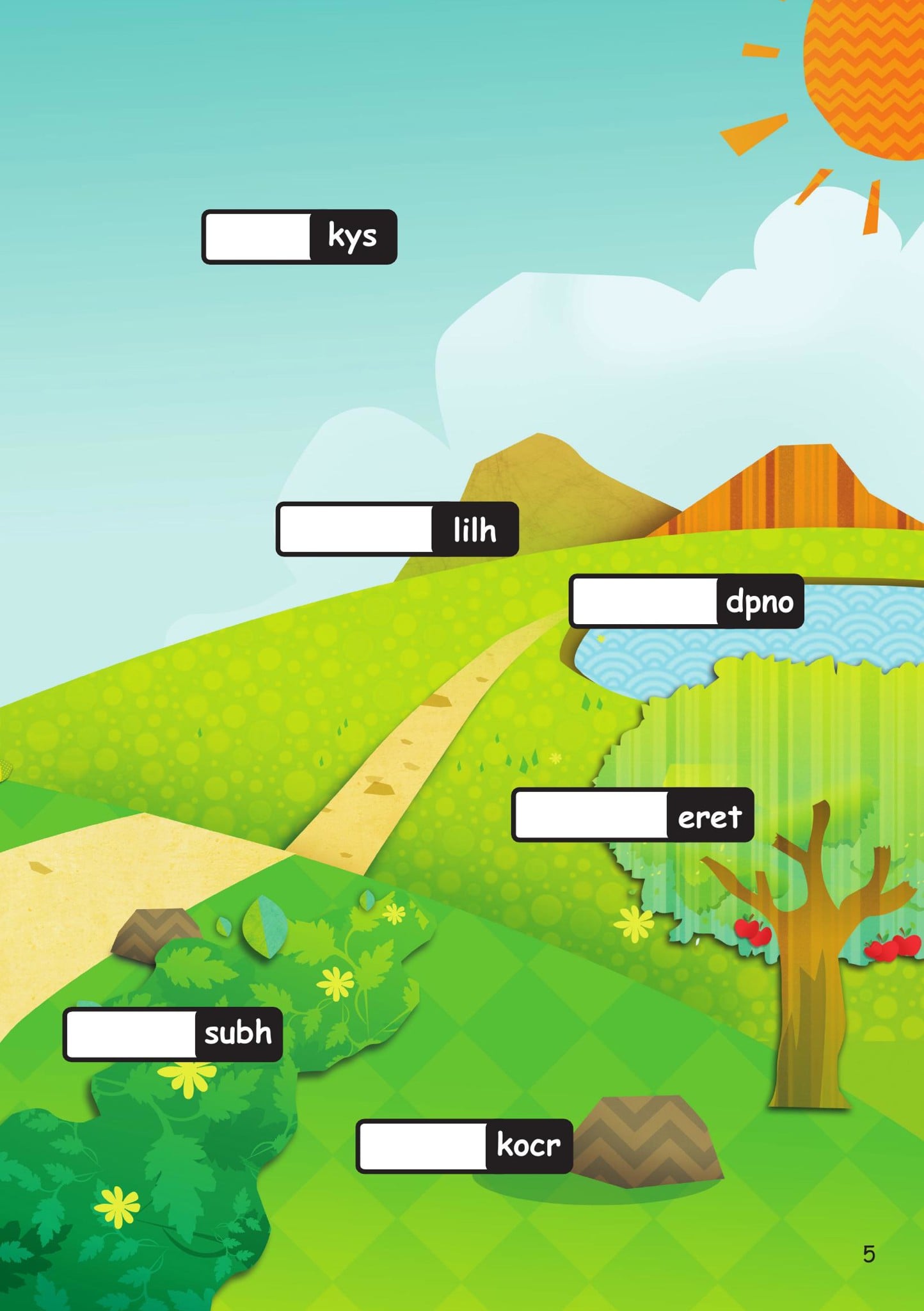Activate the answer field for "eret"
924x1311 pixels.
pyautogui.click(x=591, y=815)
